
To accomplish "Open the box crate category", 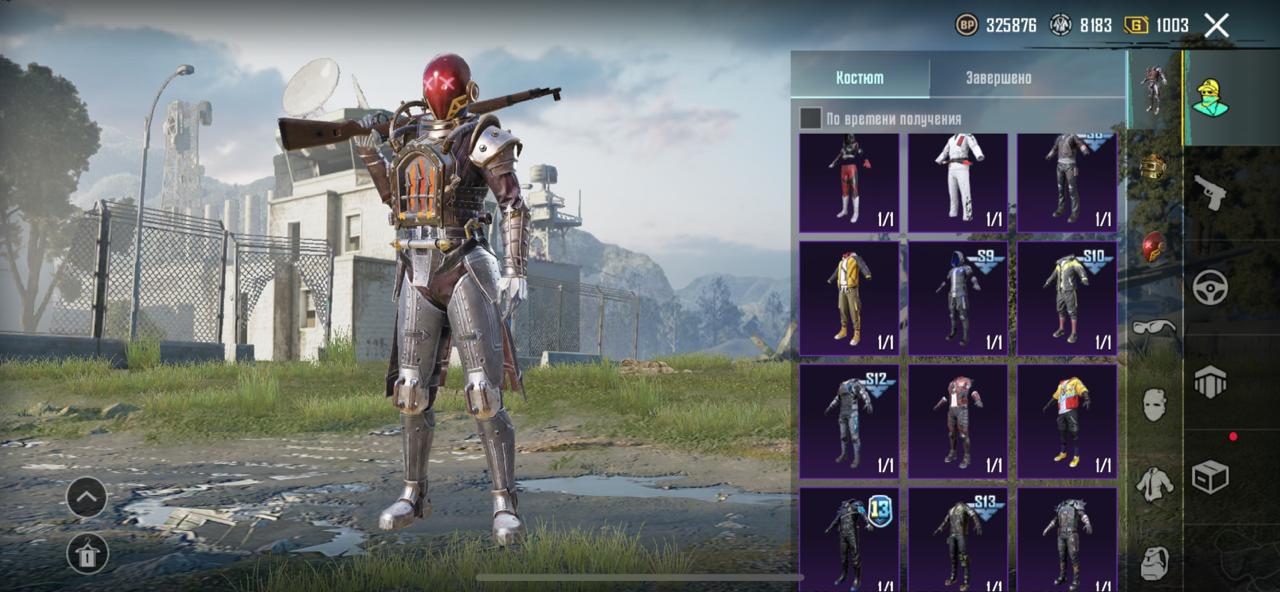I will [x=1210, y=477].
